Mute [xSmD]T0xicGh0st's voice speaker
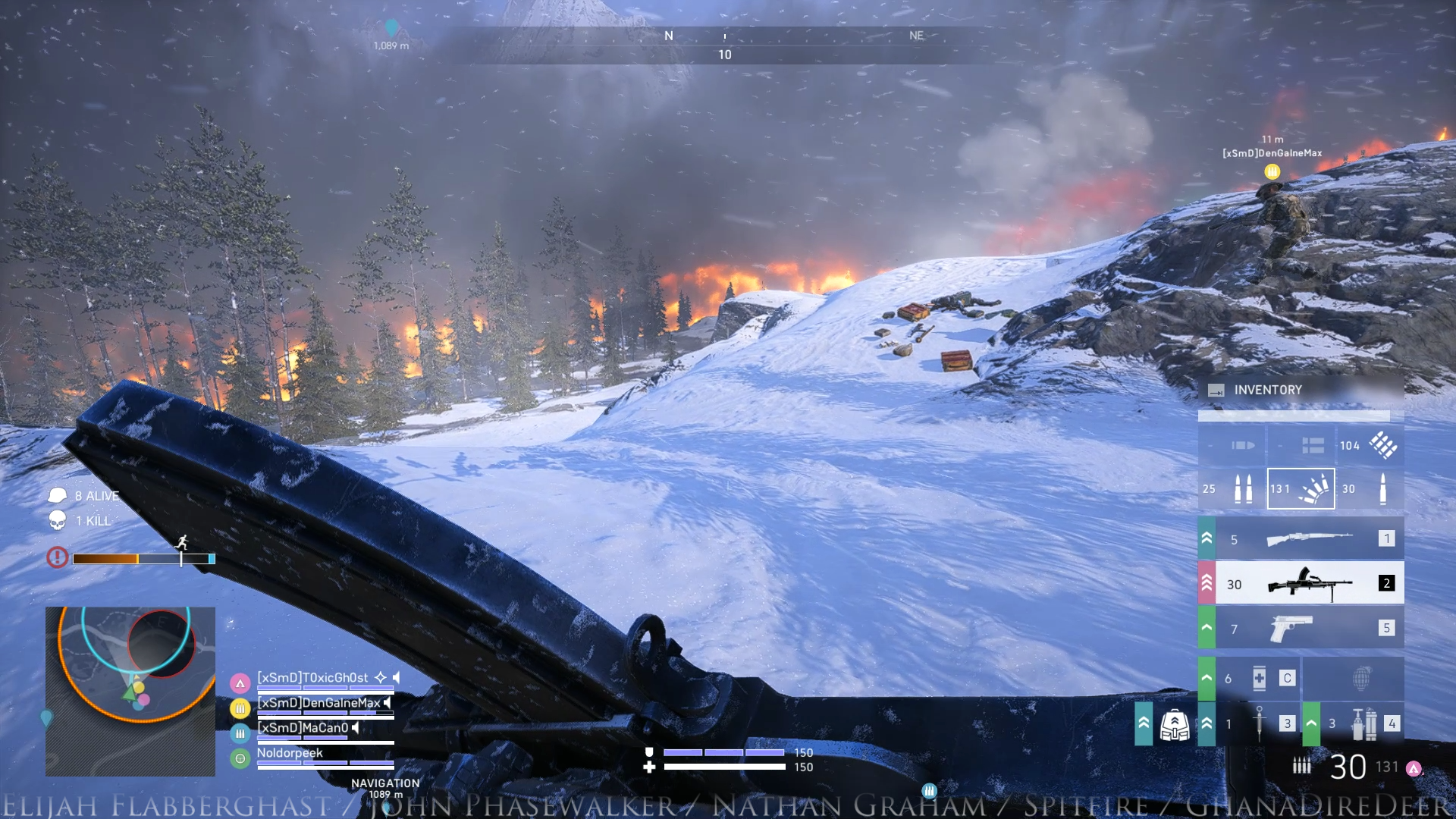The image size is (1456, 819). [x=394, y=678]
